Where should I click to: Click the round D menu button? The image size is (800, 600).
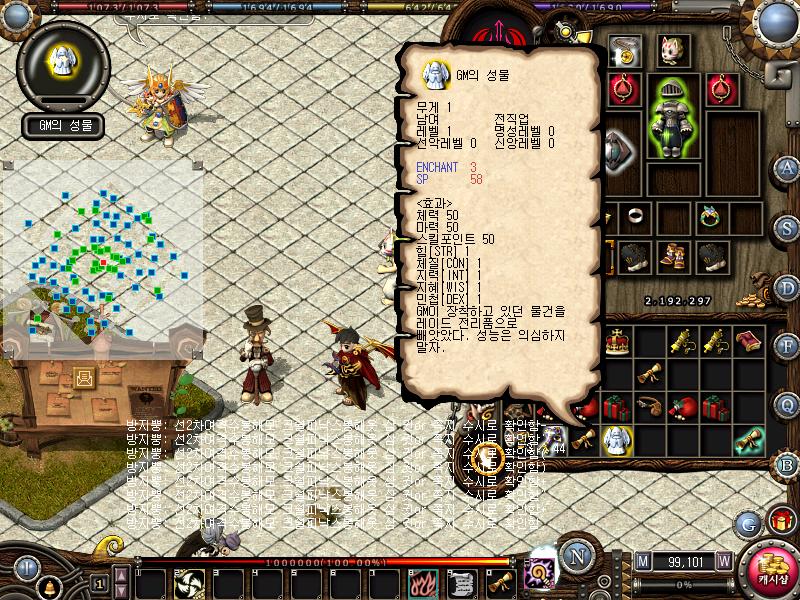(x=786, y=286)
